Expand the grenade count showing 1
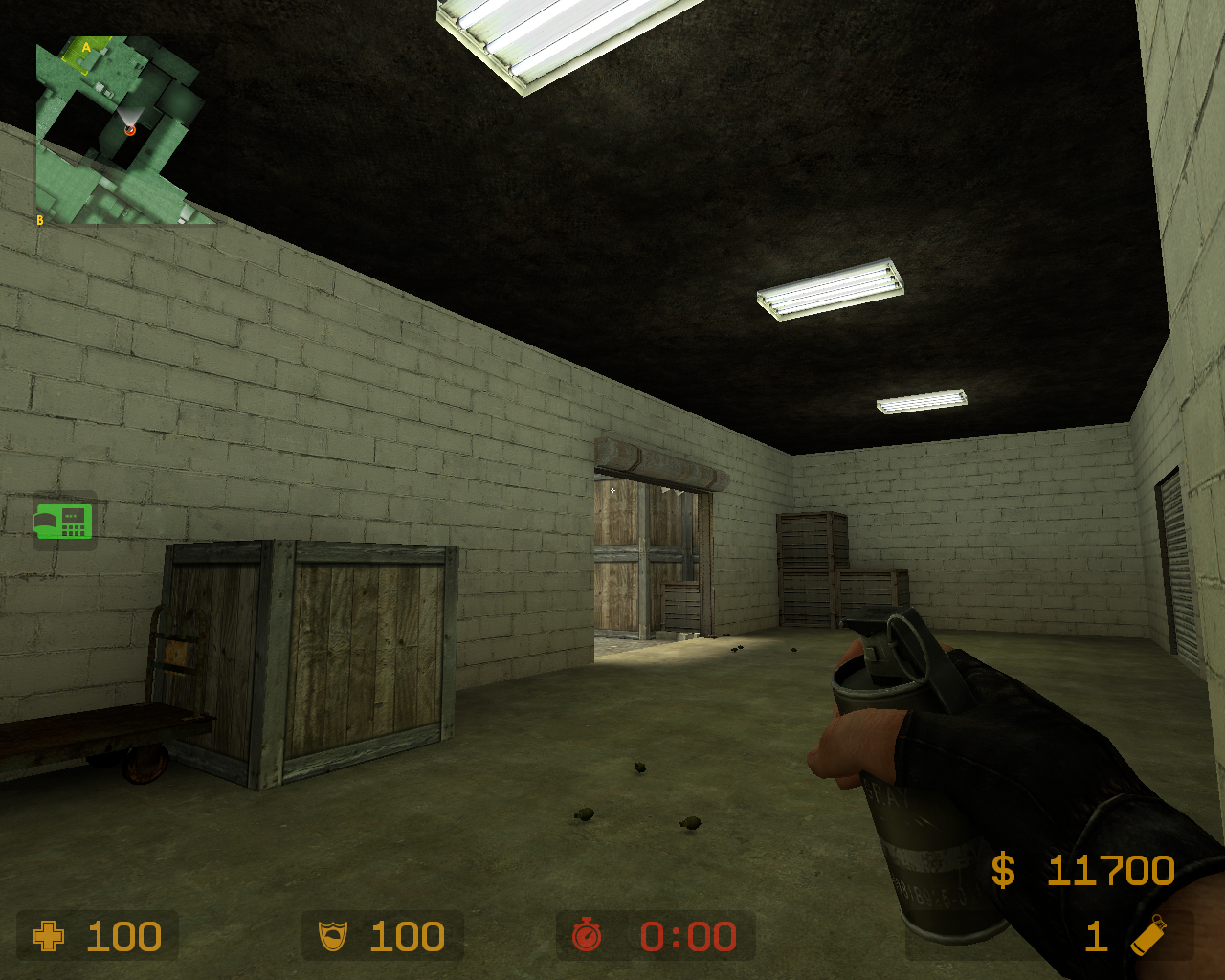Viewport: 1225px width, 980px height. pyautogui.click(x=1097, y=936)
